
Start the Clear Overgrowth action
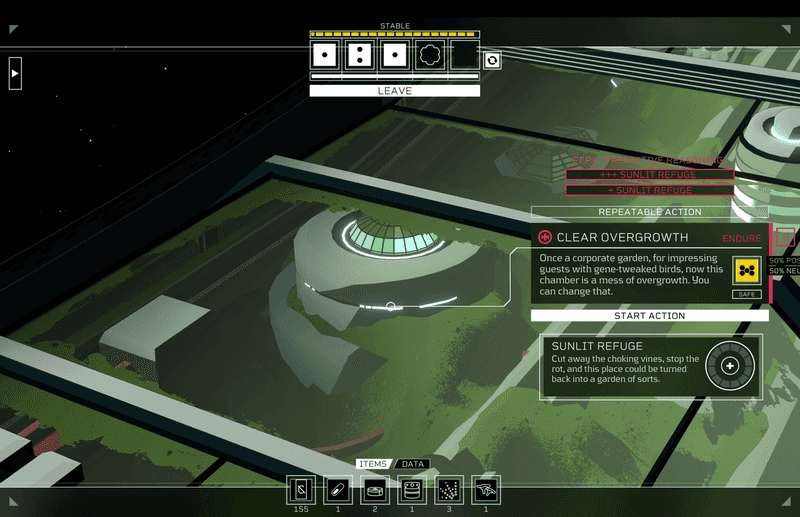click(x=649, y=316)
